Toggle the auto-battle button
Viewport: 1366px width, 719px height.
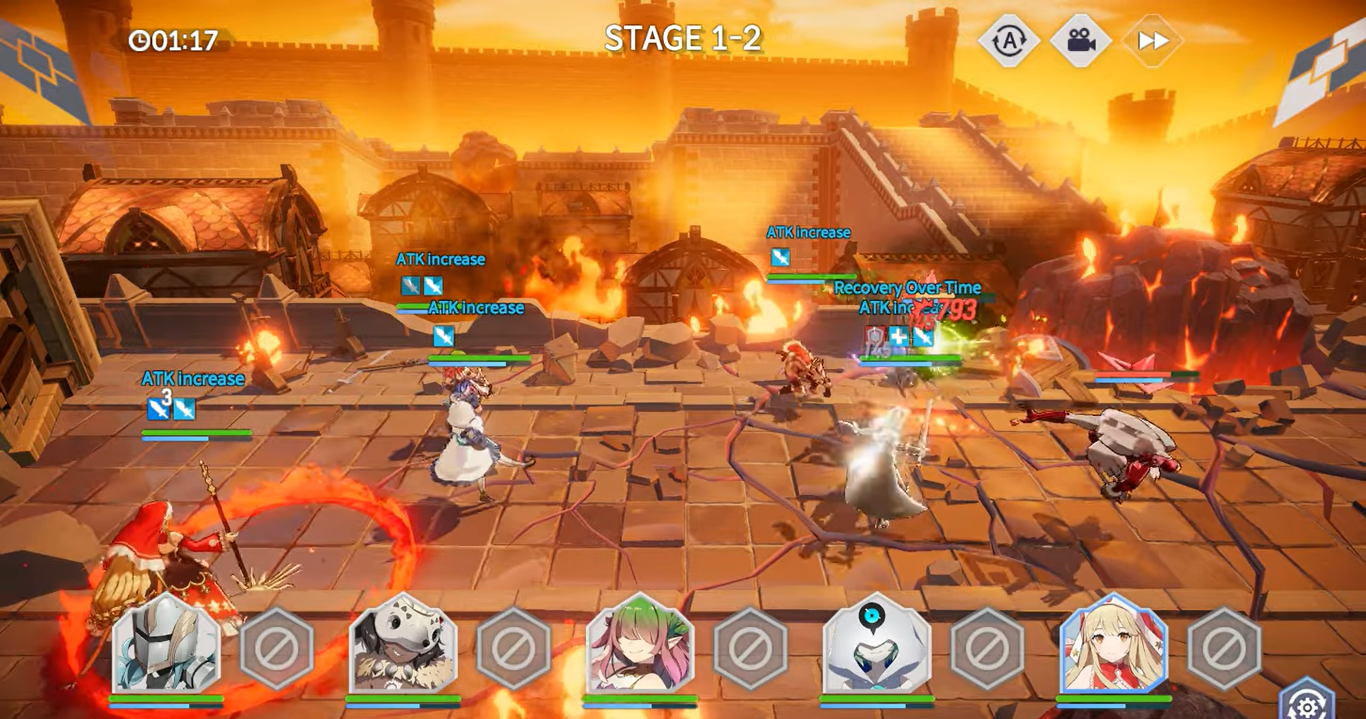[x=1008, y=41]
